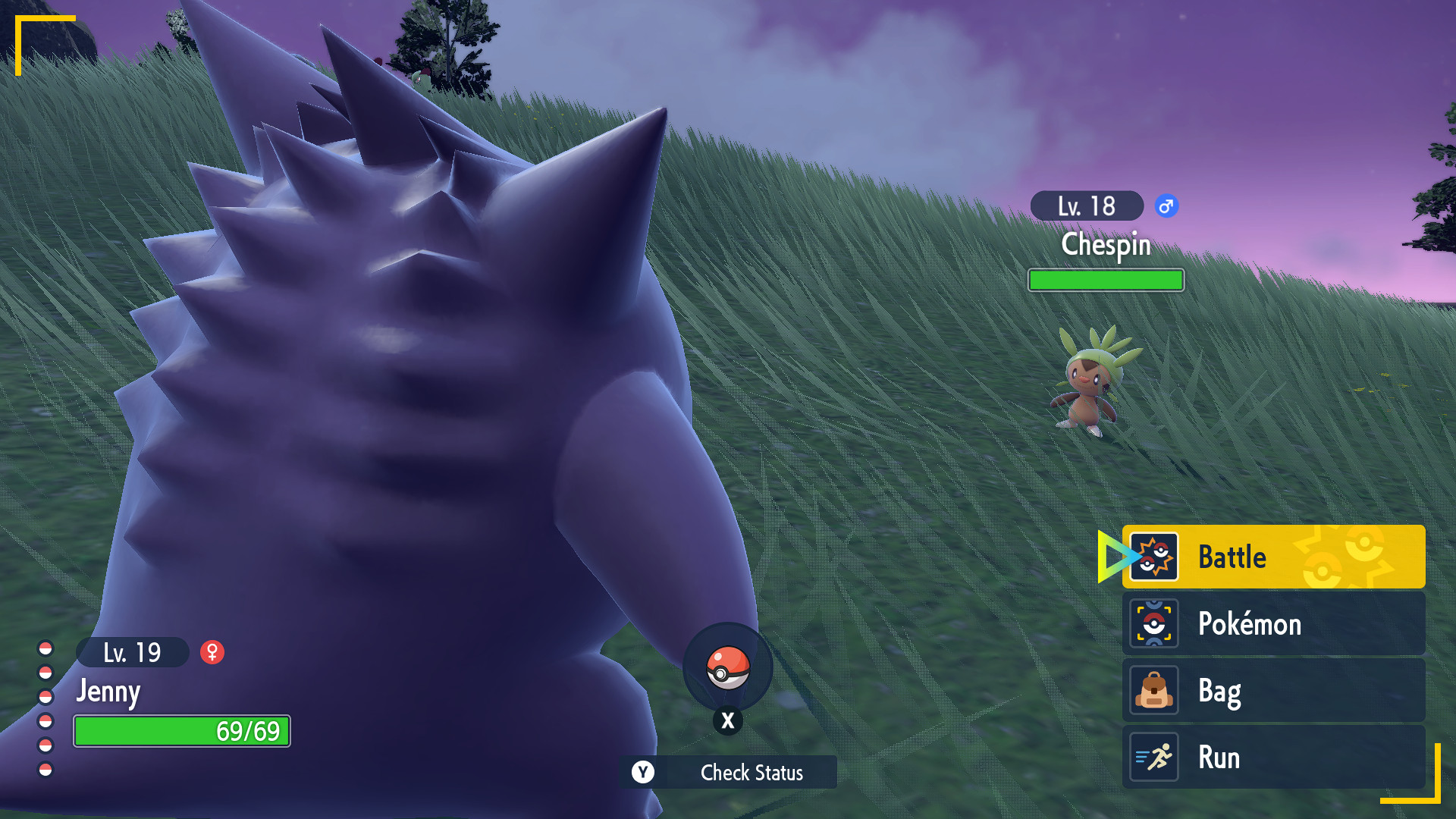Open the Bag via the backpack icon
Screen dimensions: 1456x819
(1155, 691)
